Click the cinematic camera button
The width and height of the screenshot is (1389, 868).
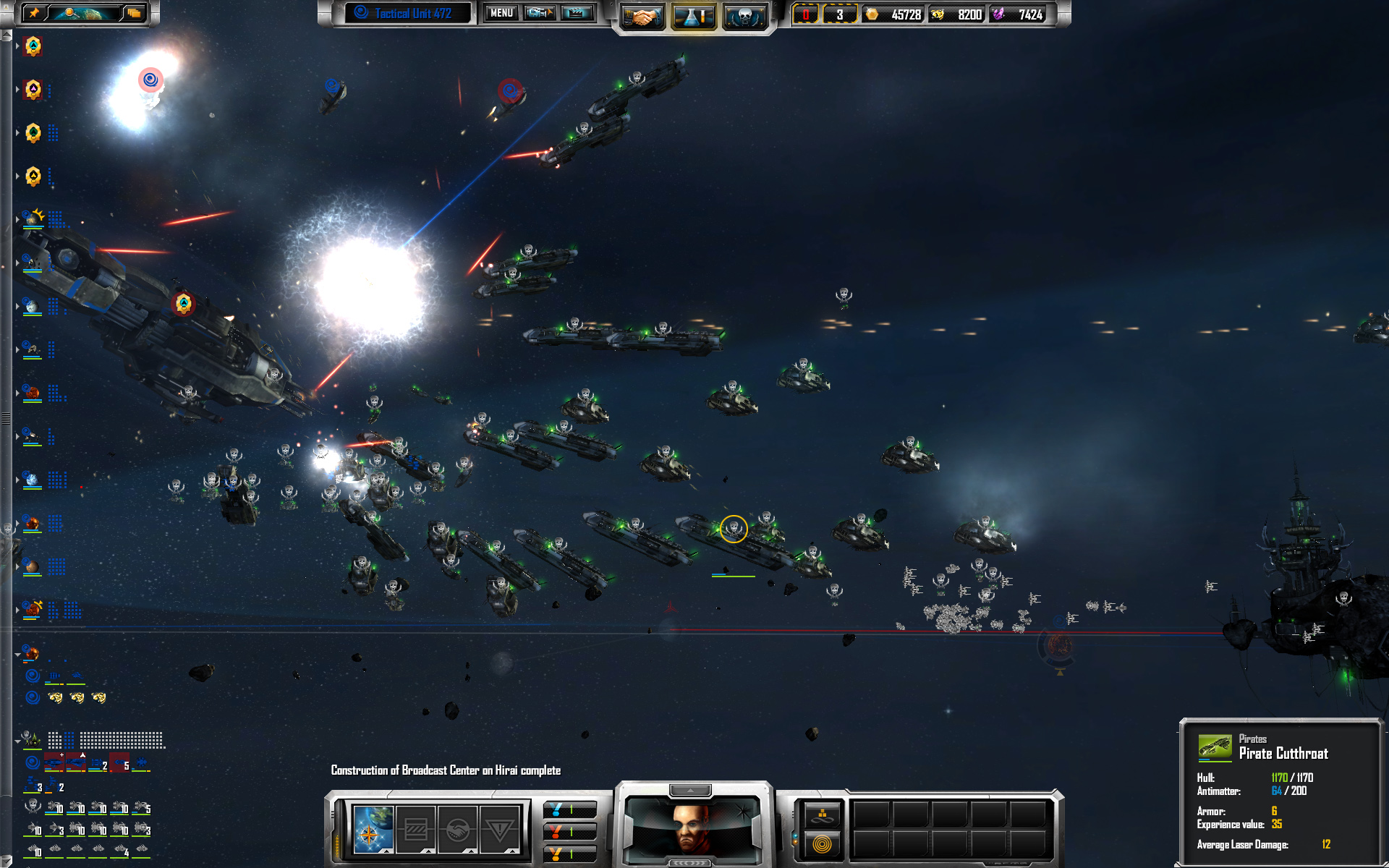540,13
